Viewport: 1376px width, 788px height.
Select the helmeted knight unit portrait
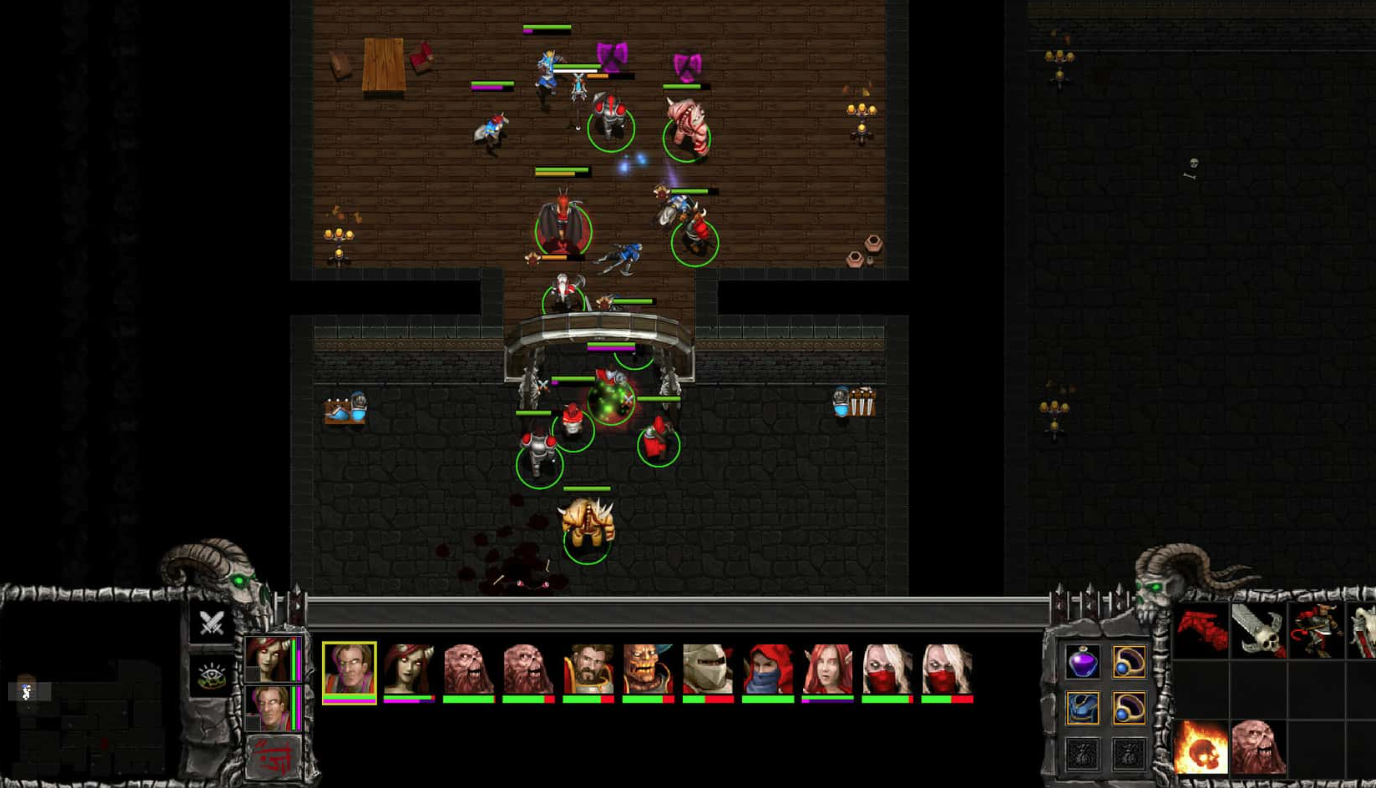point(708,670)
